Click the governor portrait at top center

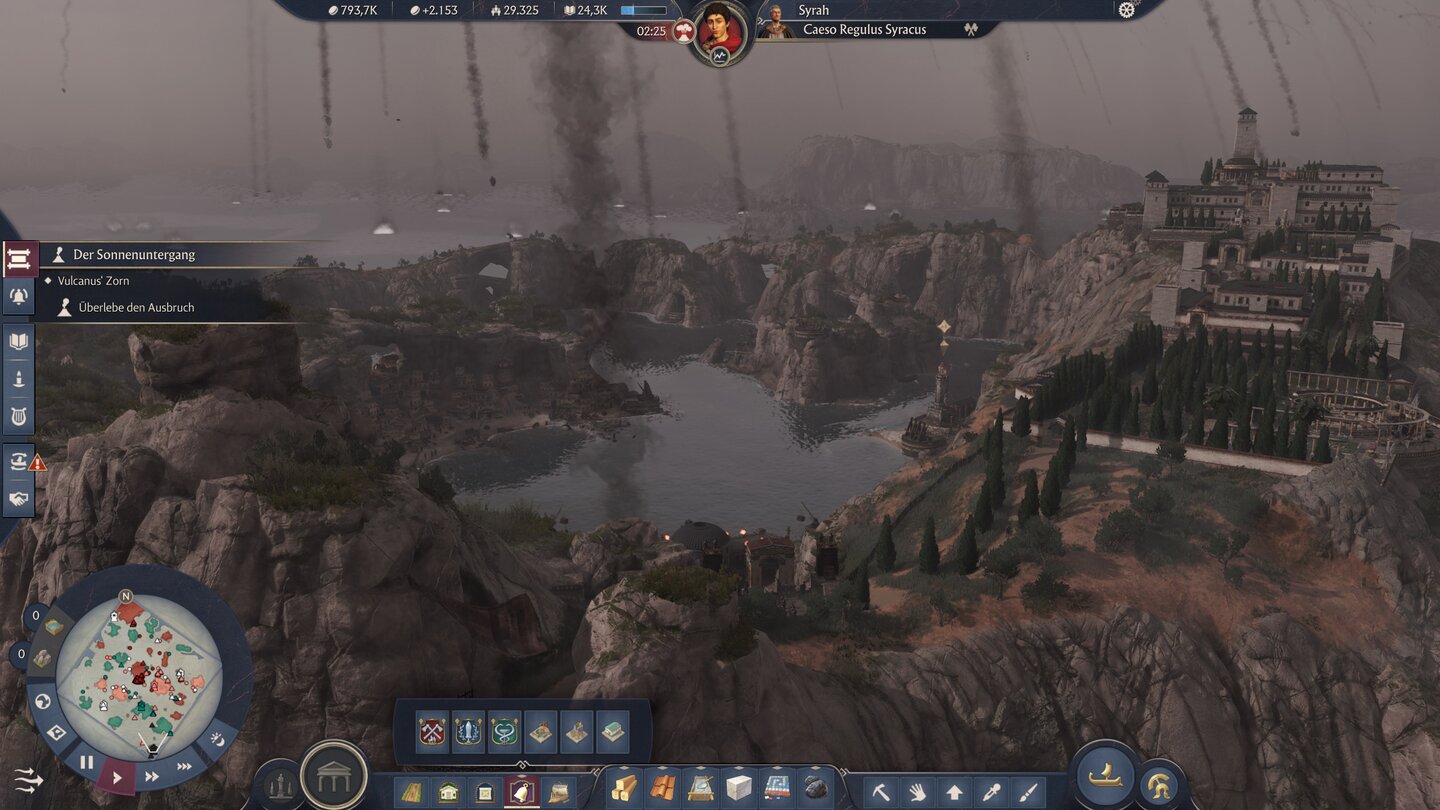(x=720, y=30)
